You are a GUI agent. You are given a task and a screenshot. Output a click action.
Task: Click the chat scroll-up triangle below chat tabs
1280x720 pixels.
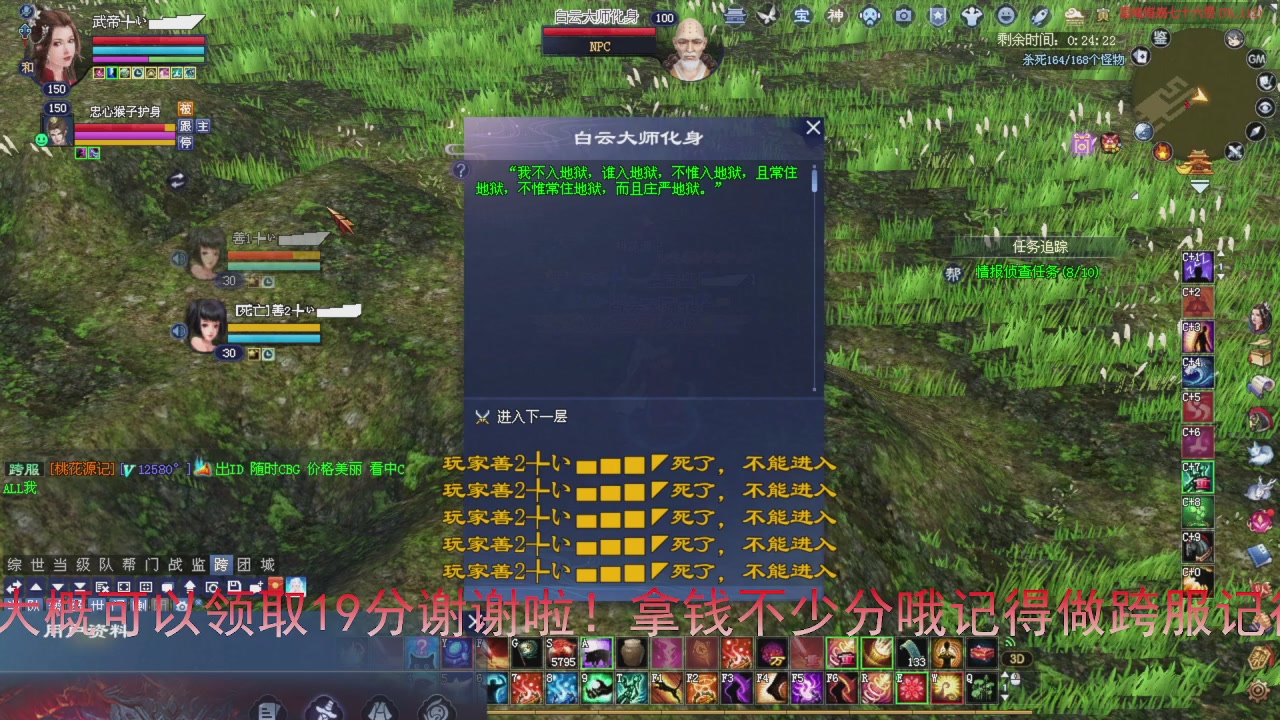(37, 587)
